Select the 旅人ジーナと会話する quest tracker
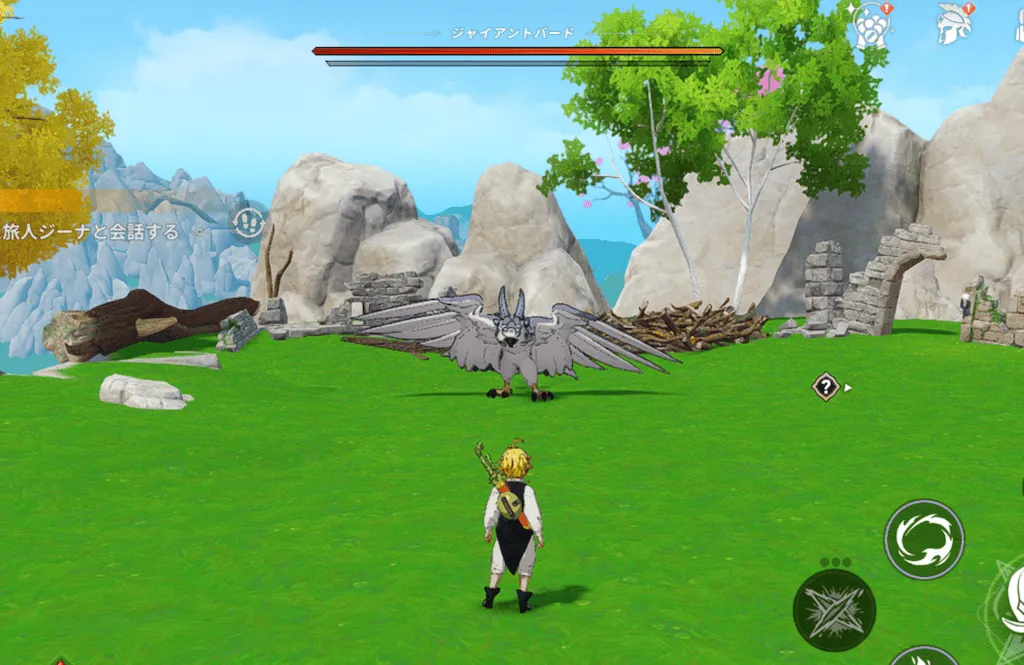The width and height of the screenshot is (1024, 665). [92, 232]
